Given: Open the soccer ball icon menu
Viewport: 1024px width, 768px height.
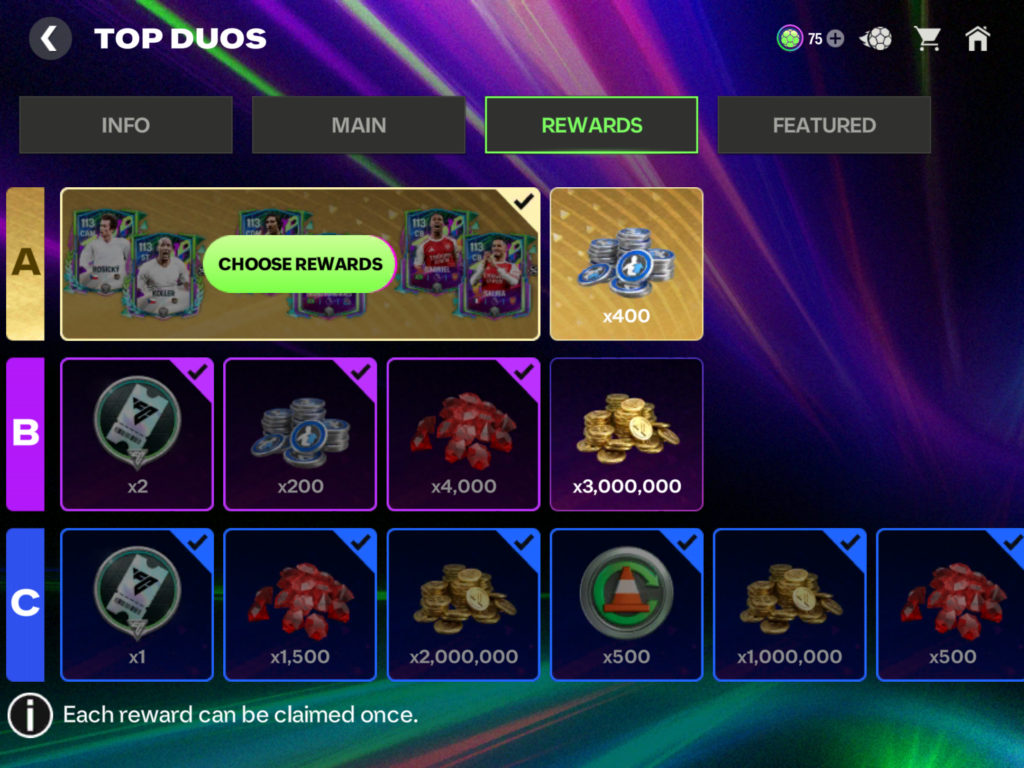Looking at the screenshot, I should (x=877, y=39).
